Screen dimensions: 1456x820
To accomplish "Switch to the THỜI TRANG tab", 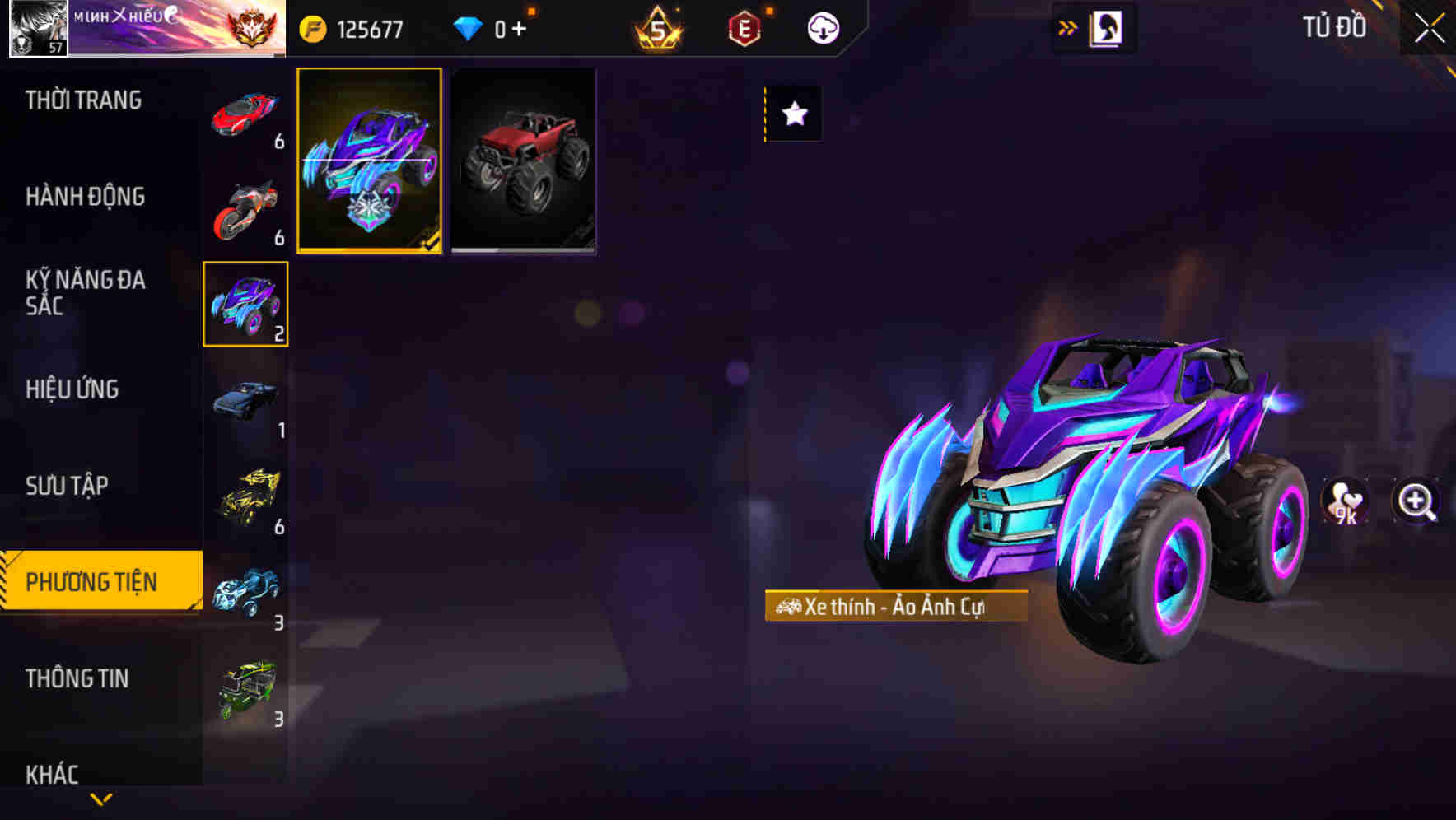I will click(x=86, y=100).
